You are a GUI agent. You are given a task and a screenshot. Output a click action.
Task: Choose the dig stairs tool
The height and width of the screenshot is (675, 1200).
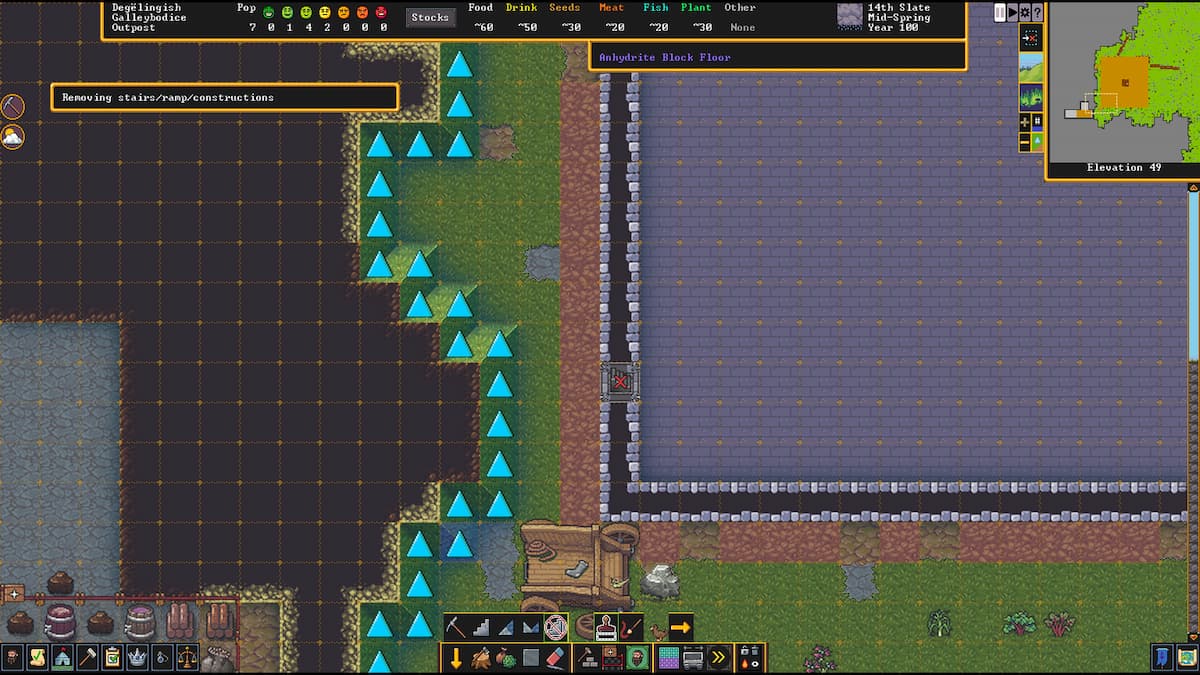(482, 627)
